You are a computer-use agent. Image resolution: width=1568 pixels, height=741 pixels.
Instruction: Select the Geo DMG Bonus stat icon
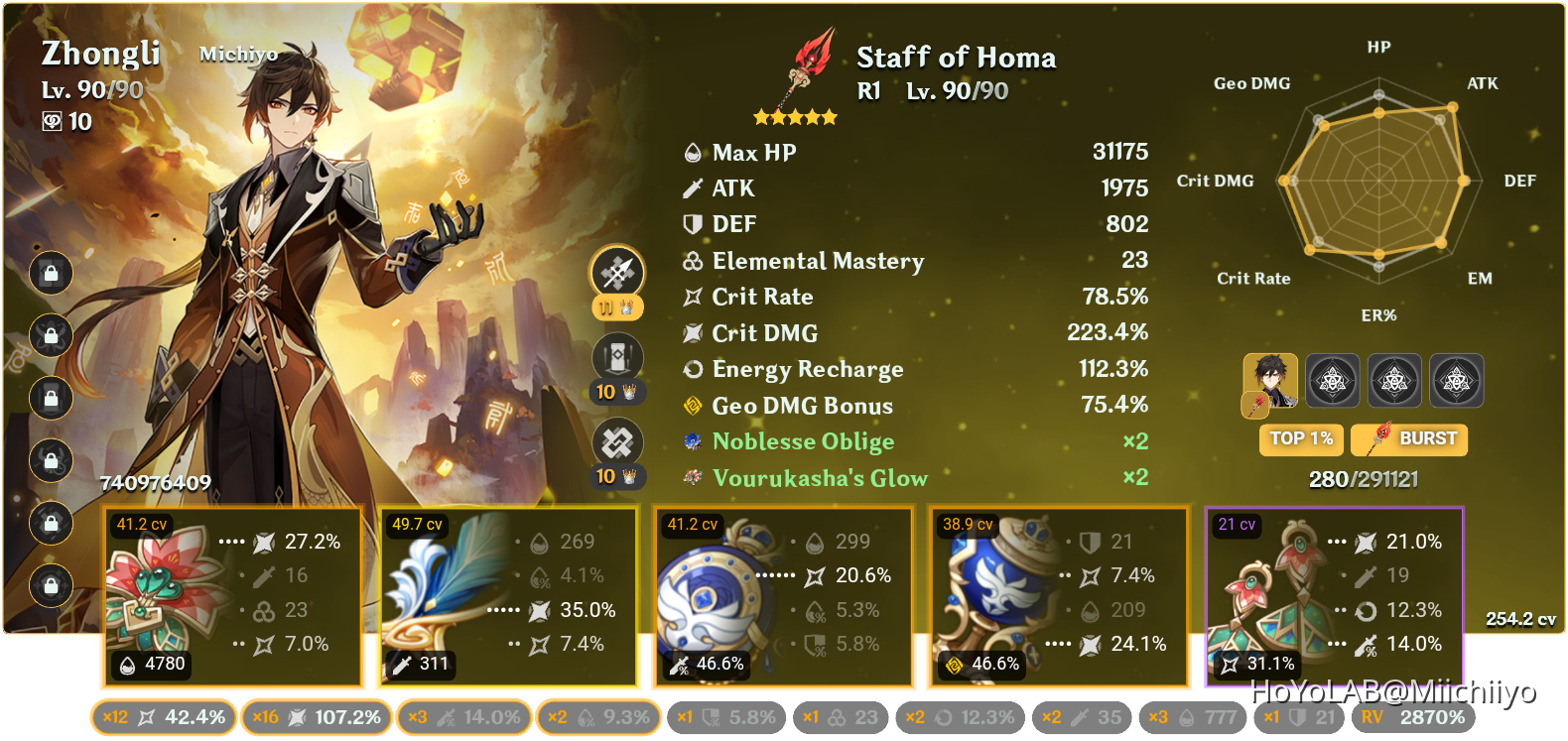(x=695, y=405)
